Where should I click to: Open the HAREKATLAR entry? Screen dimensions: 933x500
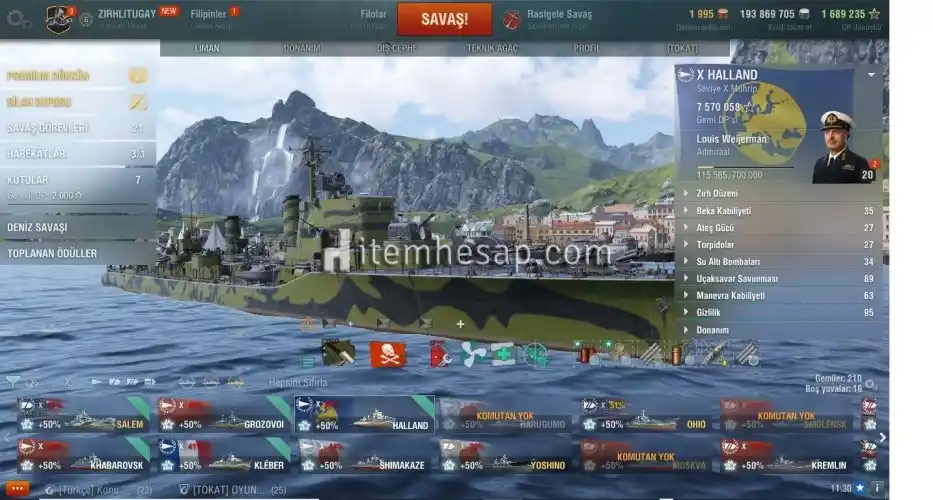click(76, 154)
